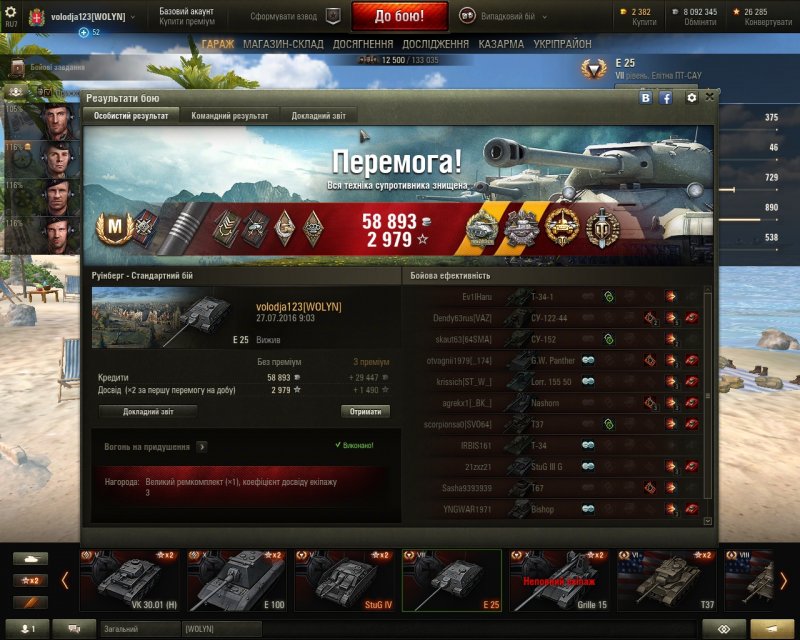Go to ДОСЯГНЕННЯ section
Image resolution: width=800 pixels, height=640 pixels.
pos(362,45)
